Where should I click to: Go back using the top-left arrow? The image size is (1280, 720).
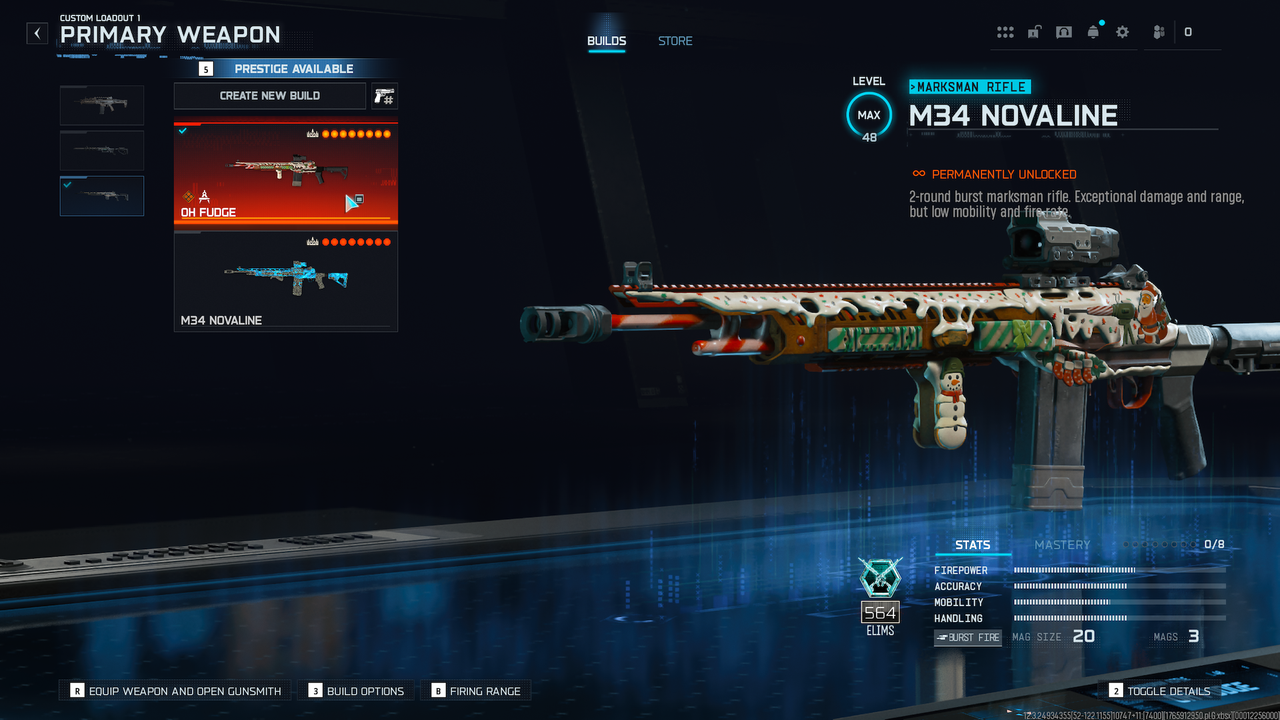[37, 33]
